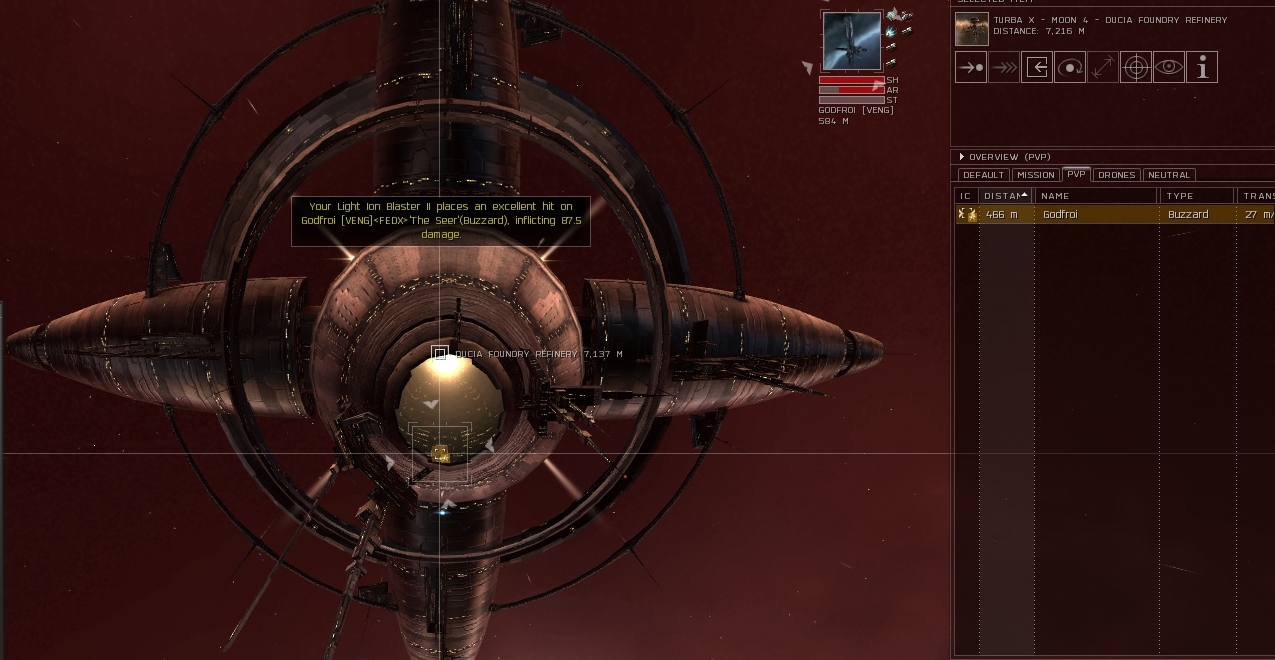Viewport: 1275px width, 660px height.
Task: Show the Neutral overview tab
Action: coord(1169,175)
